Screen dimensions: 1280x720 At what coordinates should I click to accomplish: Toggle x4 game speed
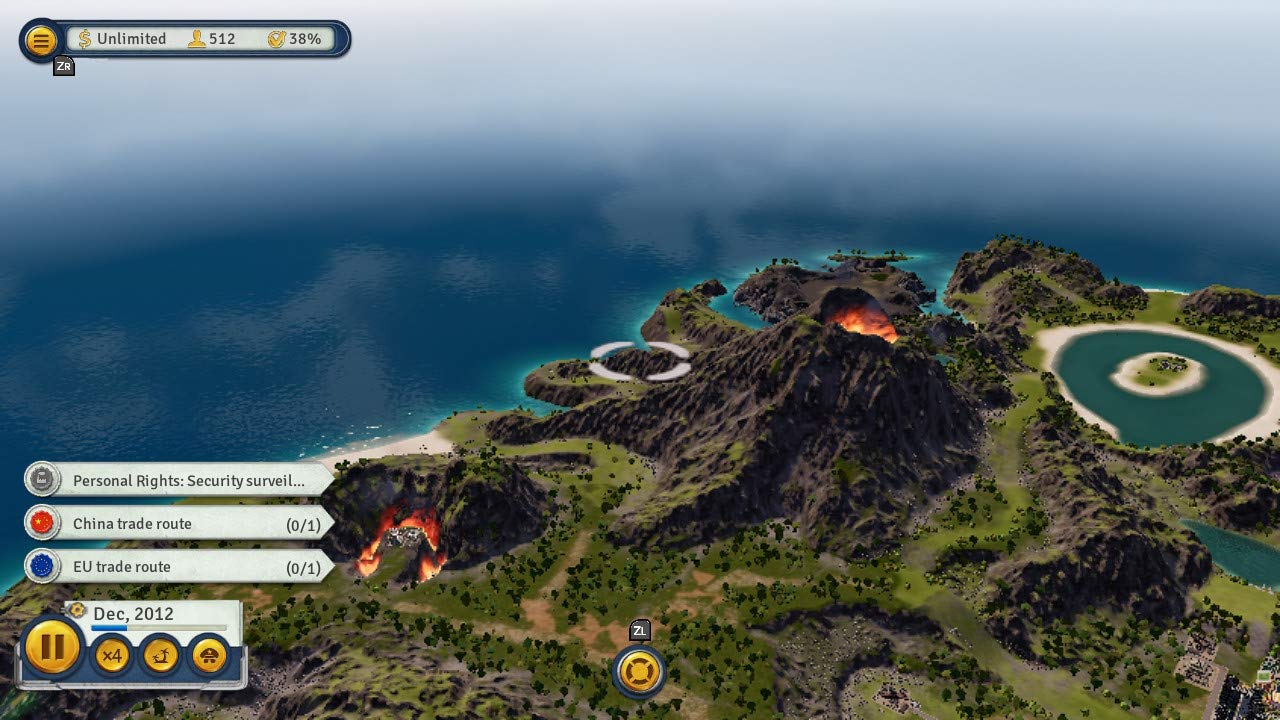click(111, 655)
